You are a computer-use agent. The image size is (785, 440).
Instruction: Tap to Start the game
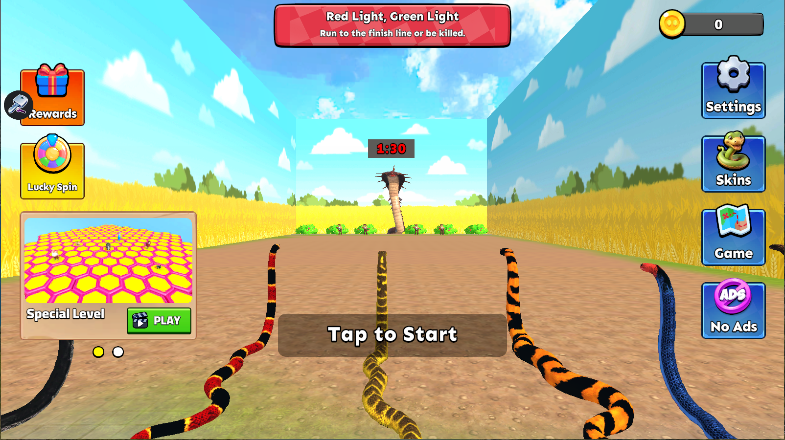(x=392, y=335)
